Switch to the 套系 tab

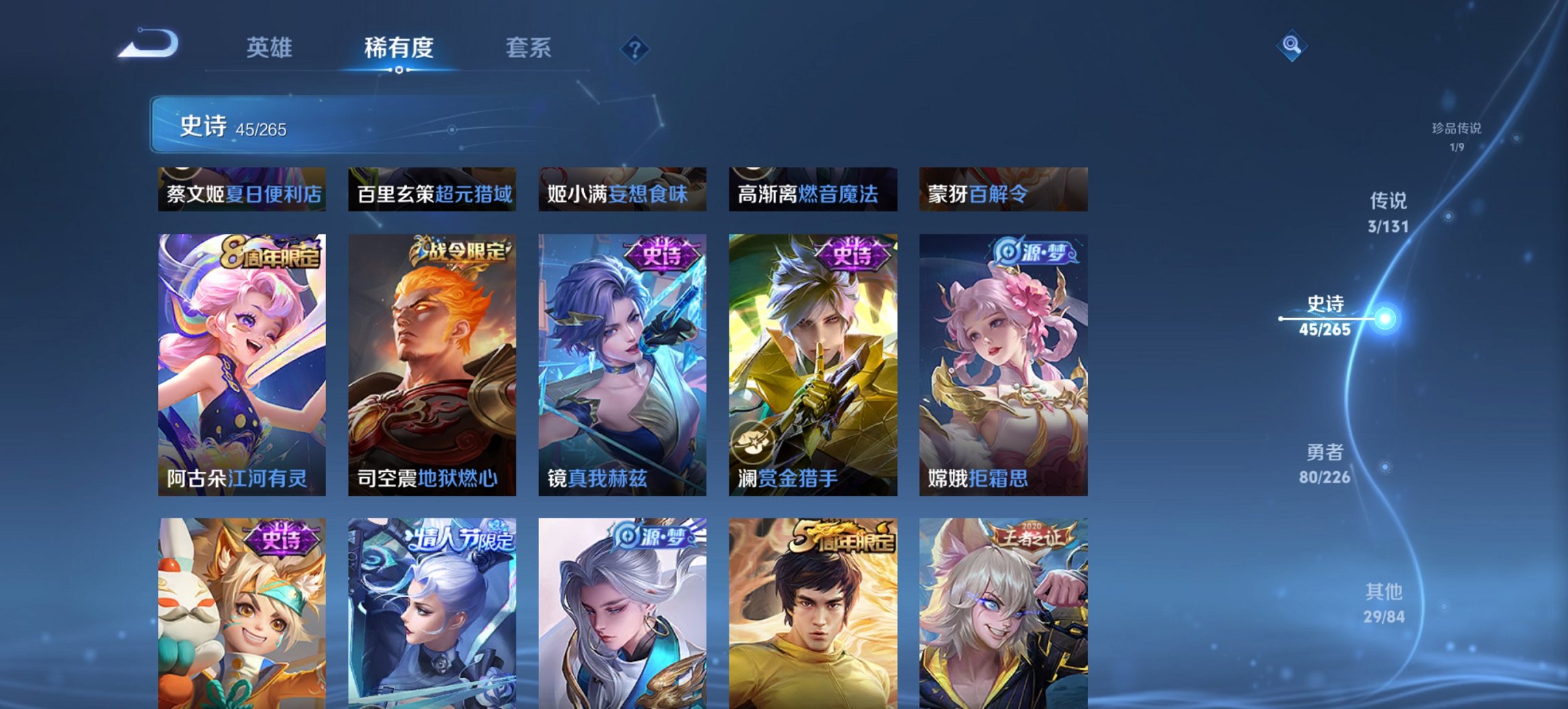point(529,48)
